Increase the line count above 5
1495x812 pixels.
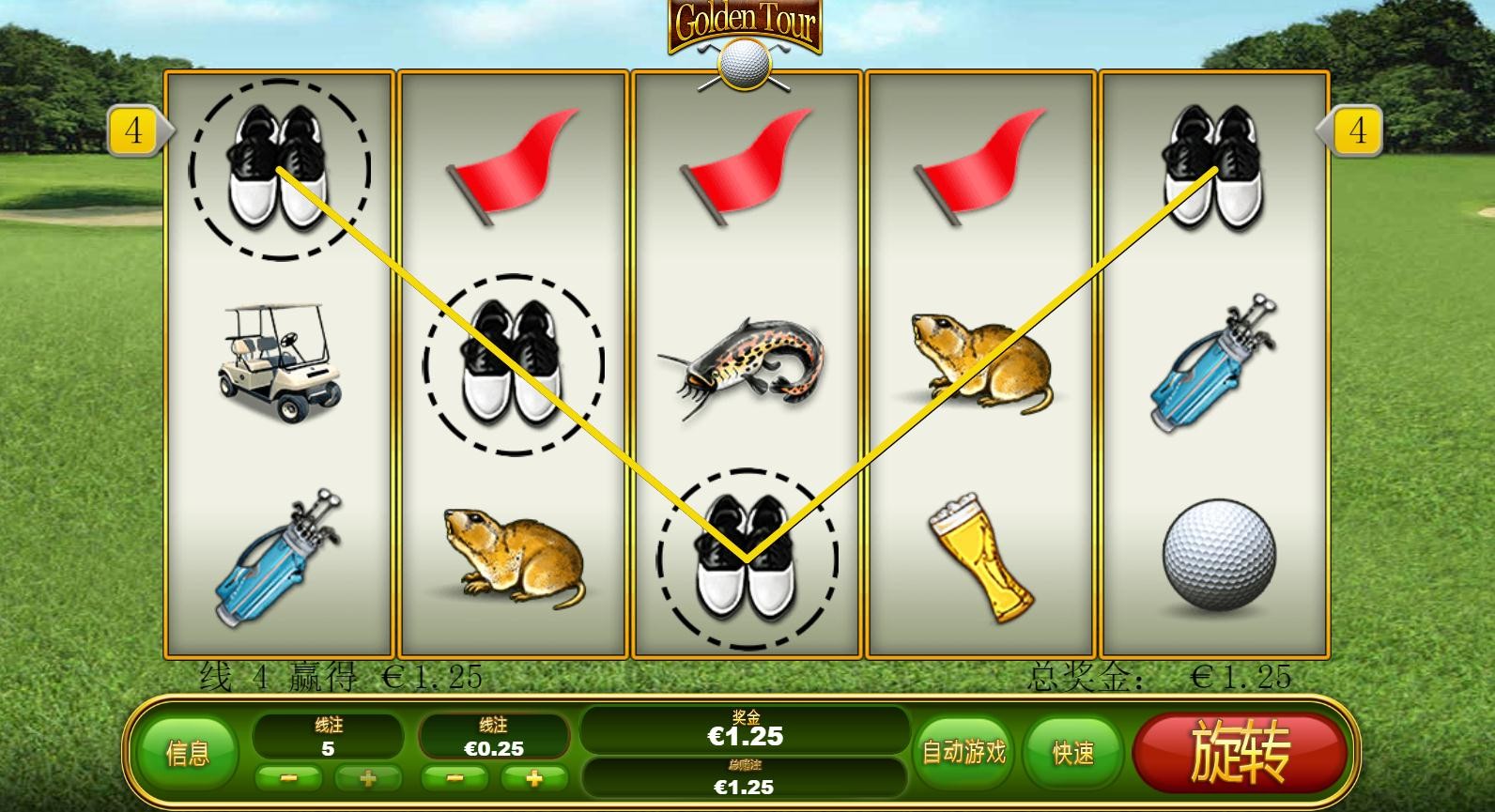368,778
